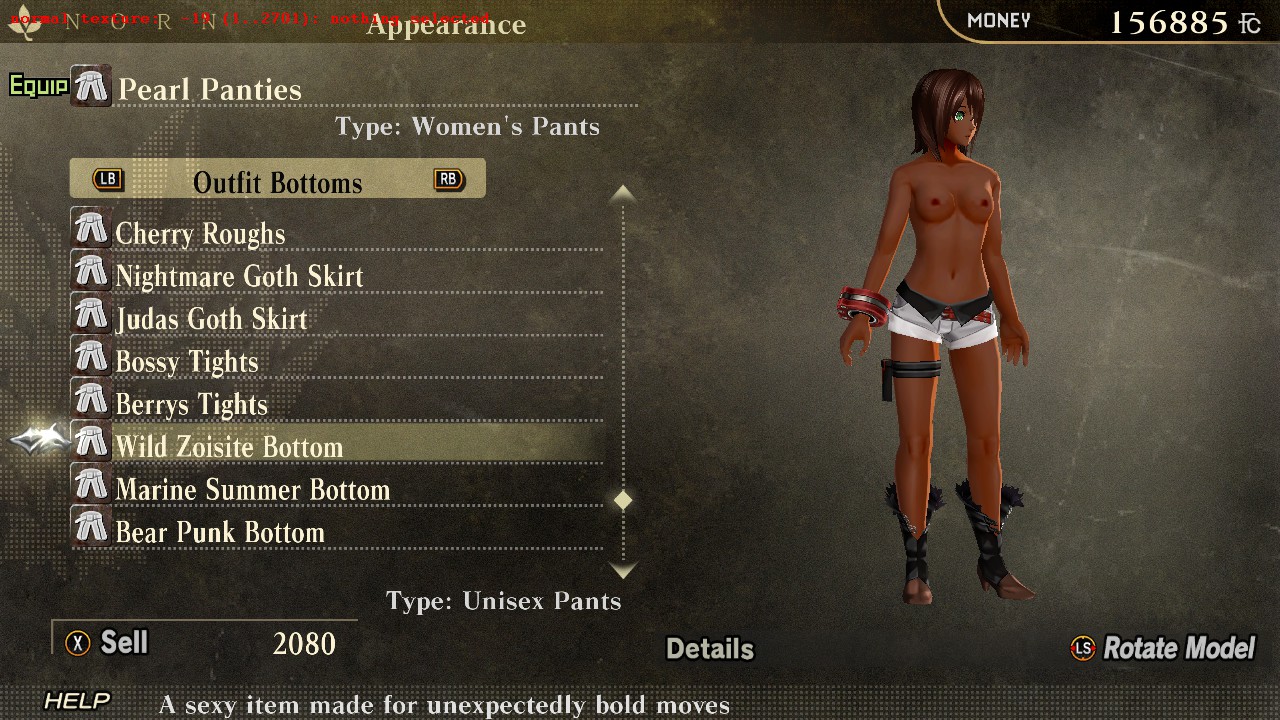Pick Judas Goth Skirt outfit bottom
Viewport: 1280px width, 720px height.
211,319
